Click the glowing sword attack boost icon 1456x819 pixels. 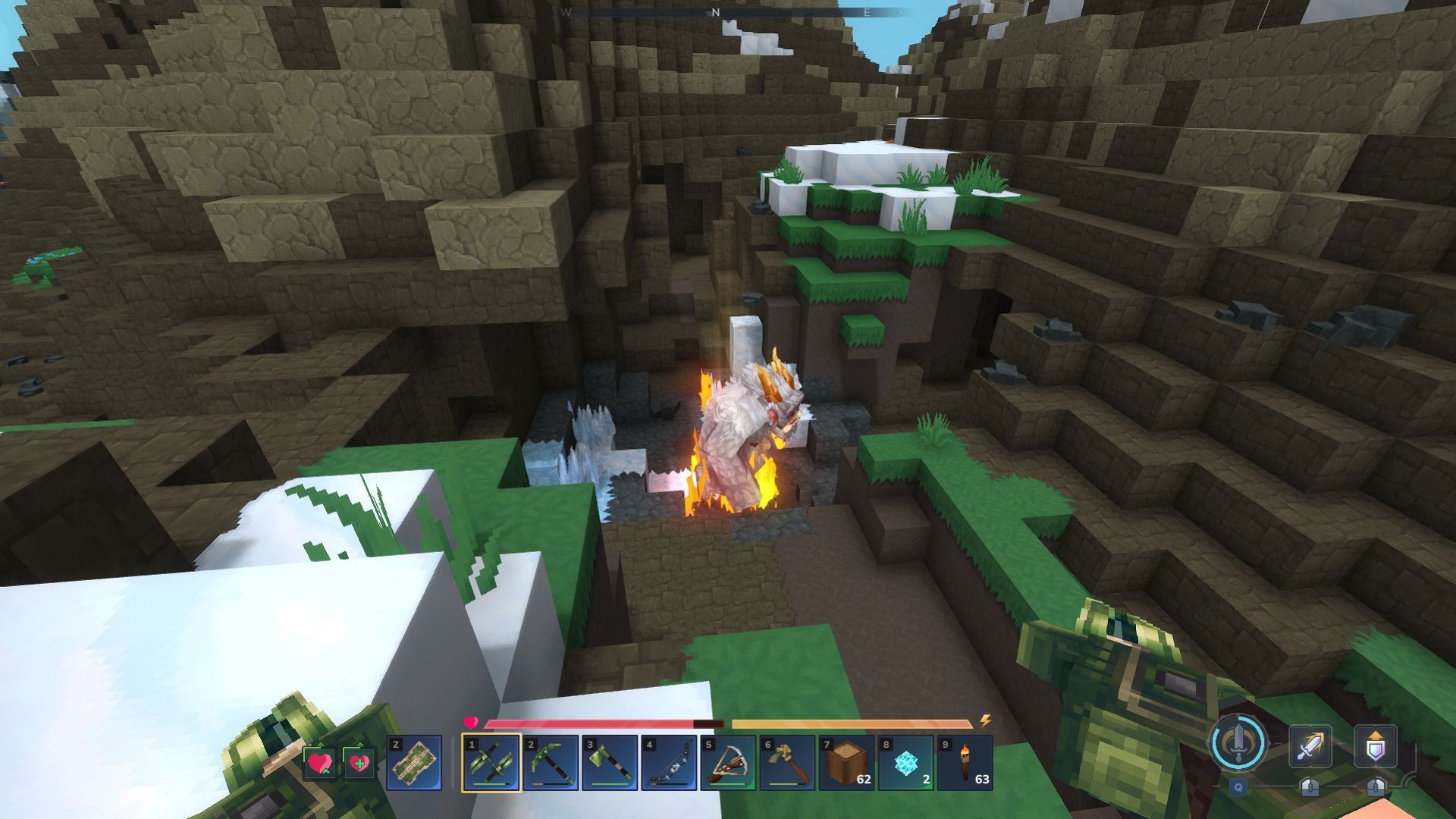[1310, 745]
